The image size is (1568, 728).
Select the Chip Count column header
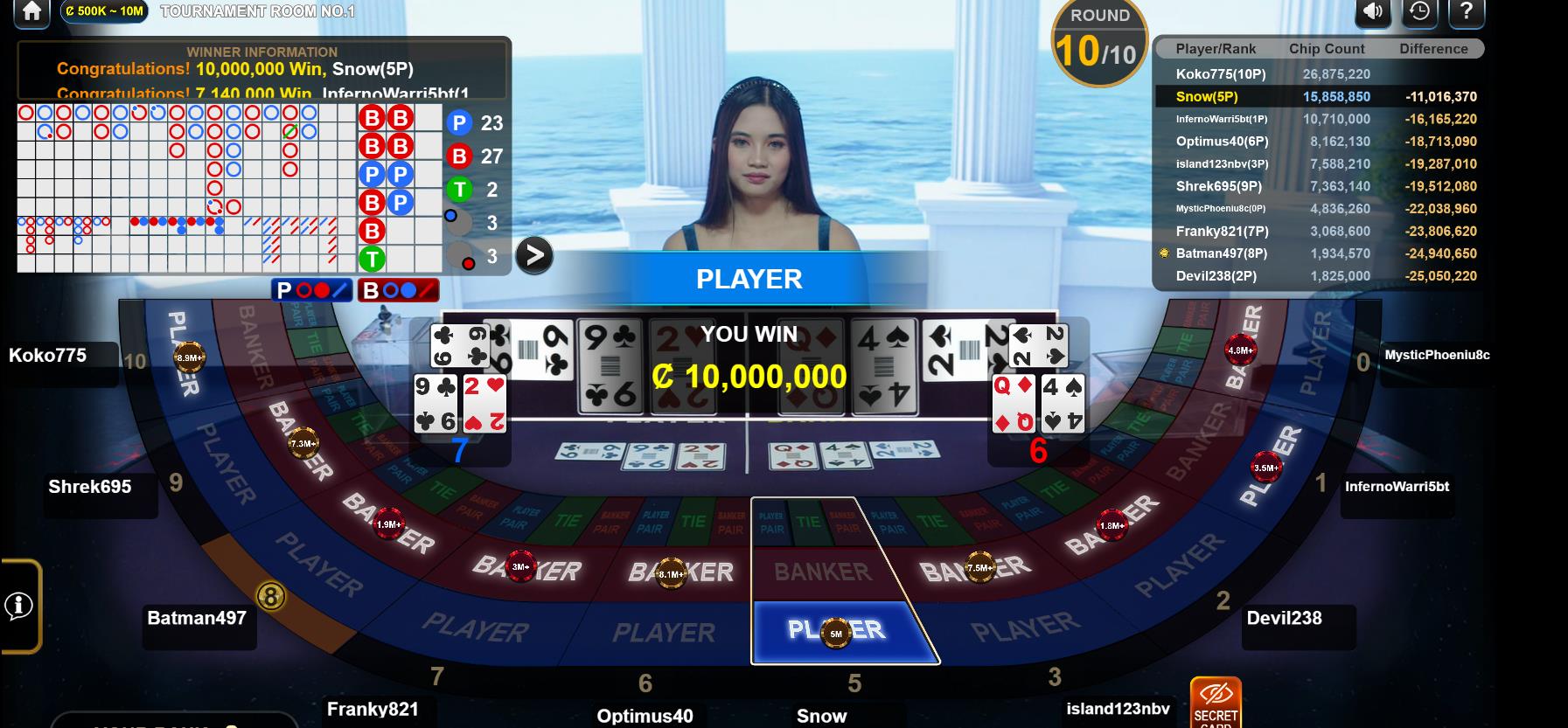pos(1327,49)
